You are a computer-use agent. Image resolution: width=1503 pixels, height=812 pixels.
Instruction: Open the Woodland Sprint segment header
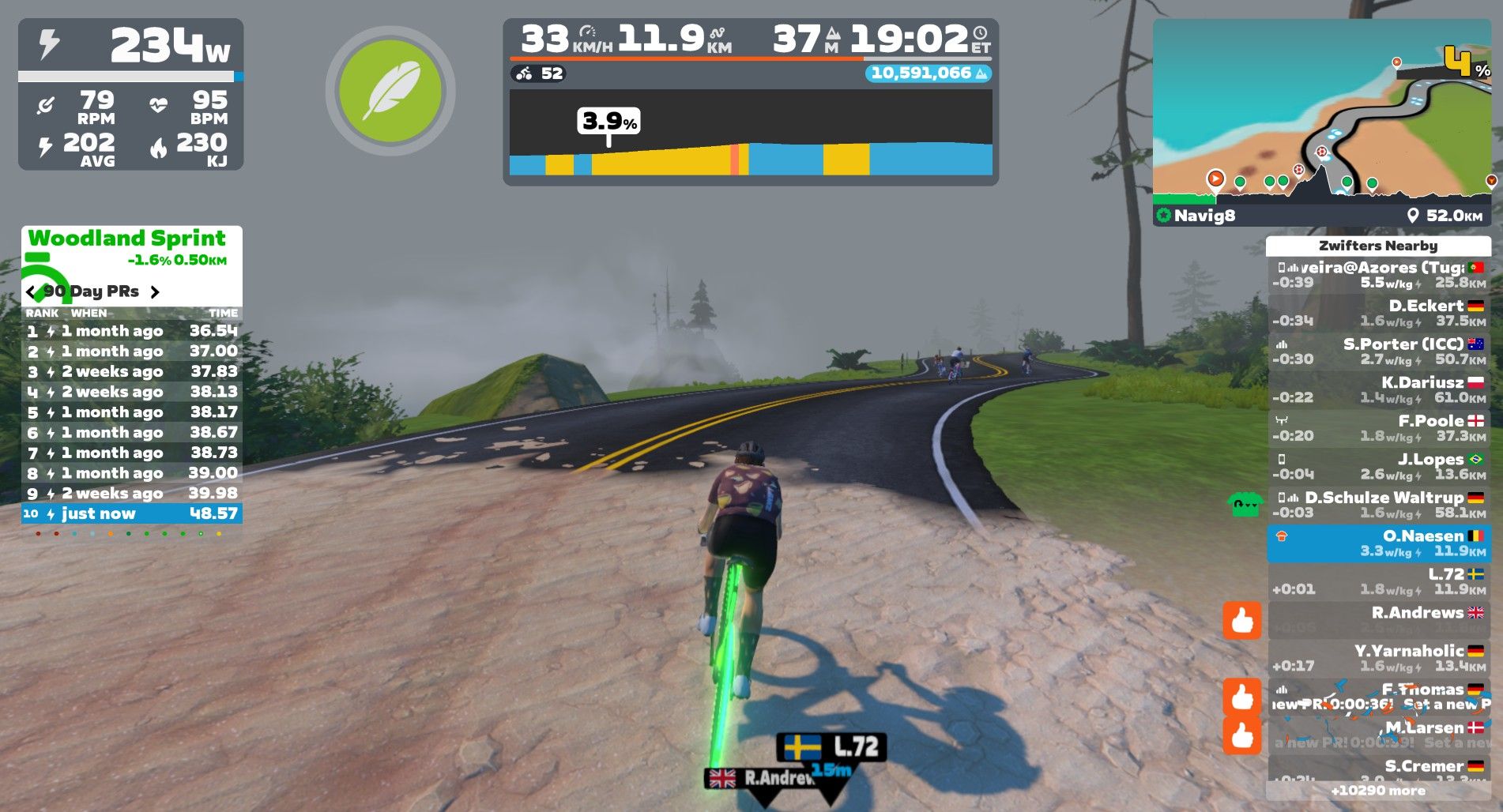[127, 239]
